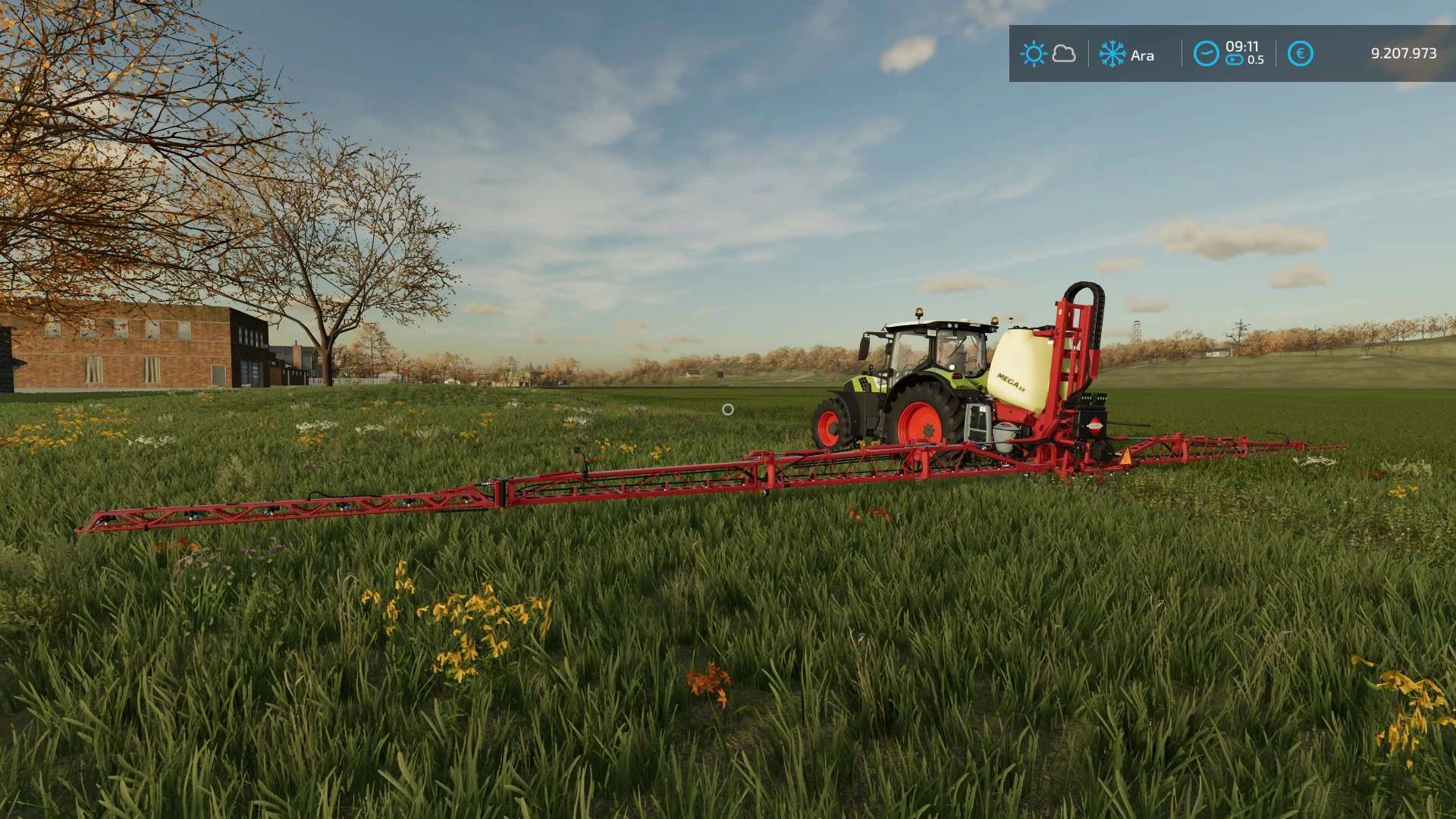Viewport: 1456px width, 819px height.
Task: Click the snowflake season icon
Action: click(x=1112, y=54)
